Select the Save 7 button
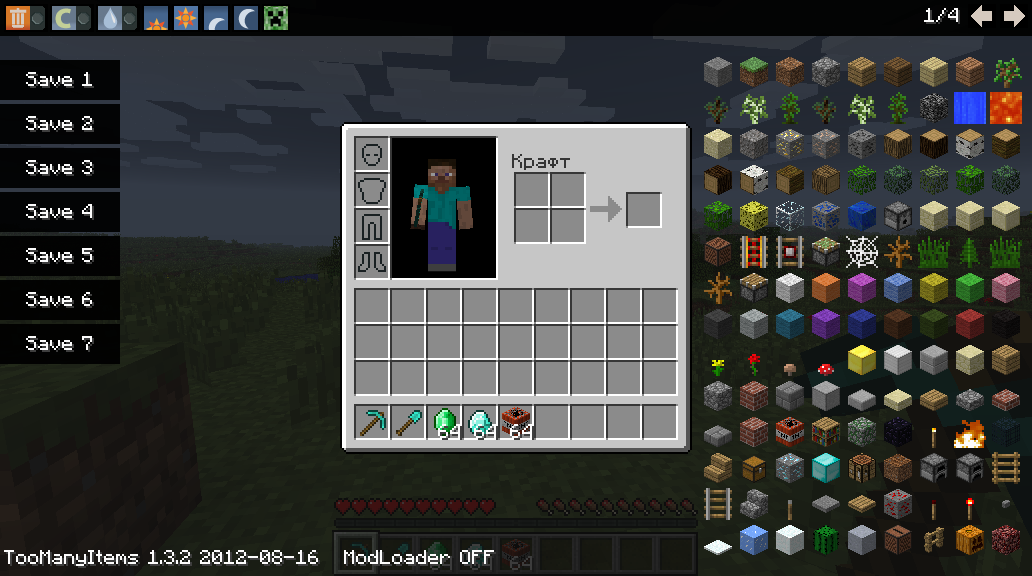1032x576 pixels. click(59, 344)
